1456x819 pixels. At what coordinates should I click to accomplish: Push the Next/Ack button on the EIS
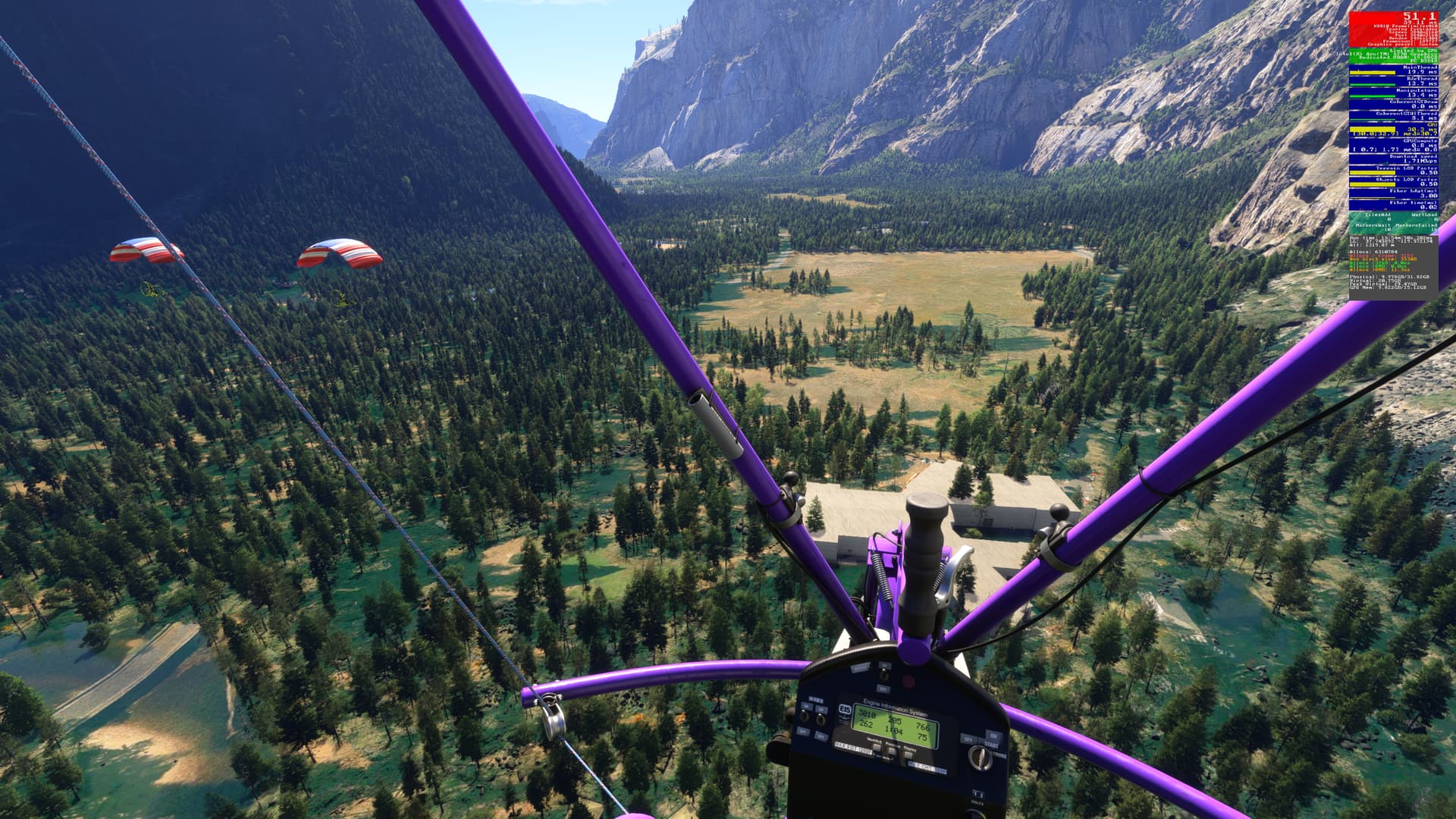tap(877, 746)
